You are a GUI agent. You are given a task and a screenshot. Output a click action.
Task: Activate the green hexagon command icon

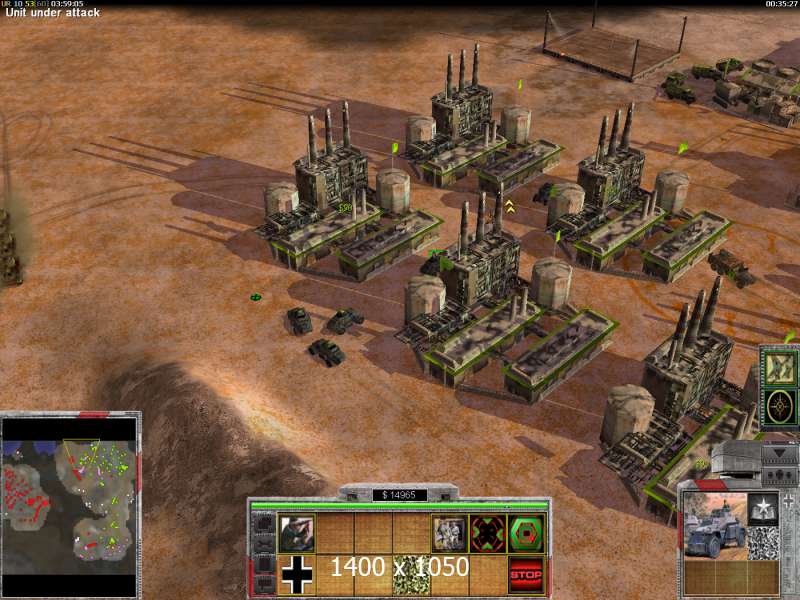pyautogui.click(x=526, y=533)
